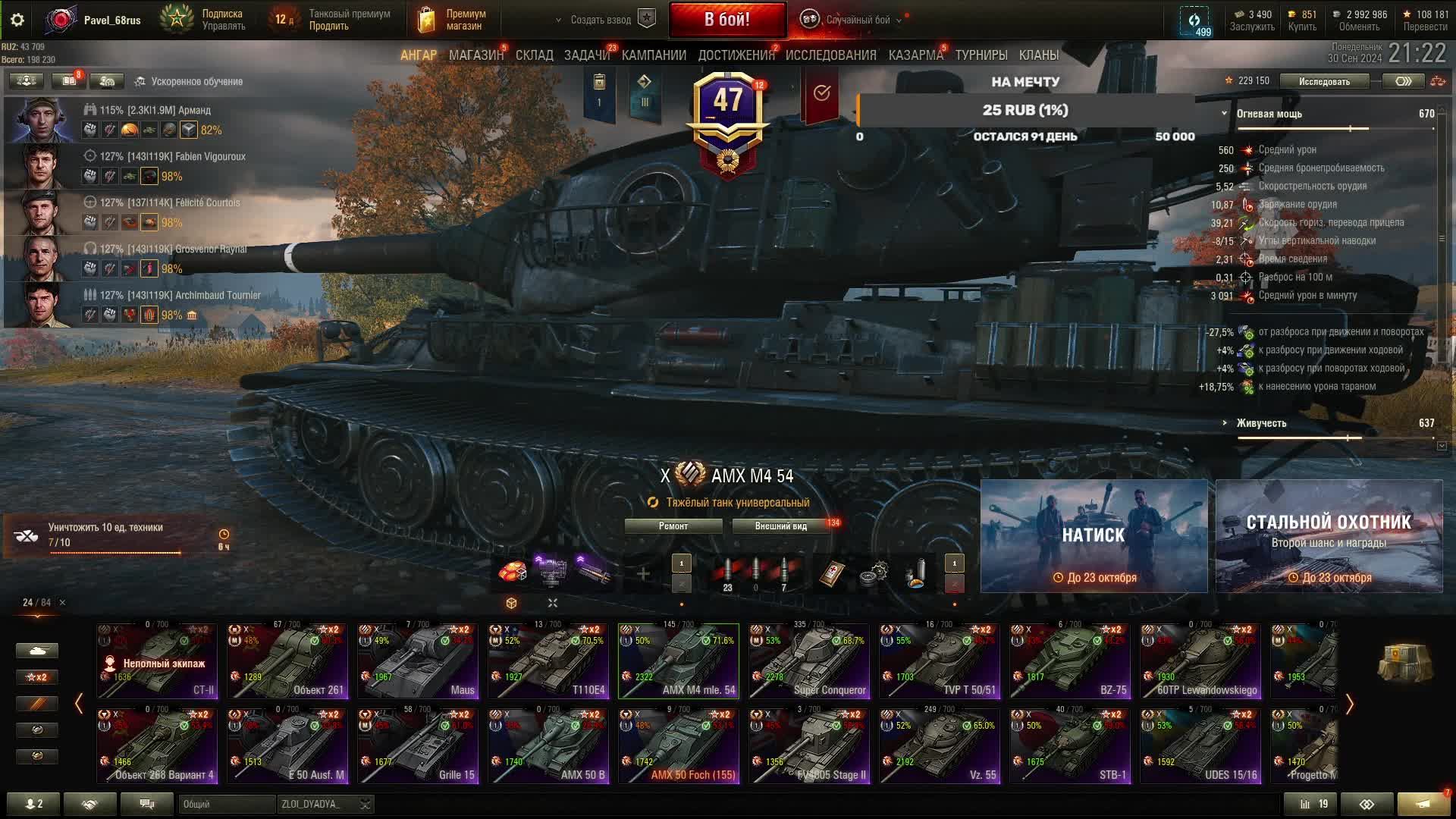Open the МАГАЗИН tab
The height and width of the screenshot is (819, 1456).
(475, 55)
